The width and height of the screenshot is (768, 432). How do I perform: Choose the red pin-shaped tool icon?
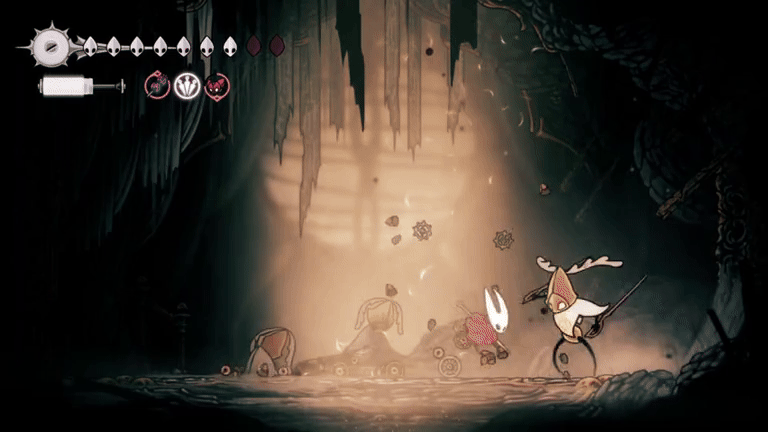(x=157, y=87)
